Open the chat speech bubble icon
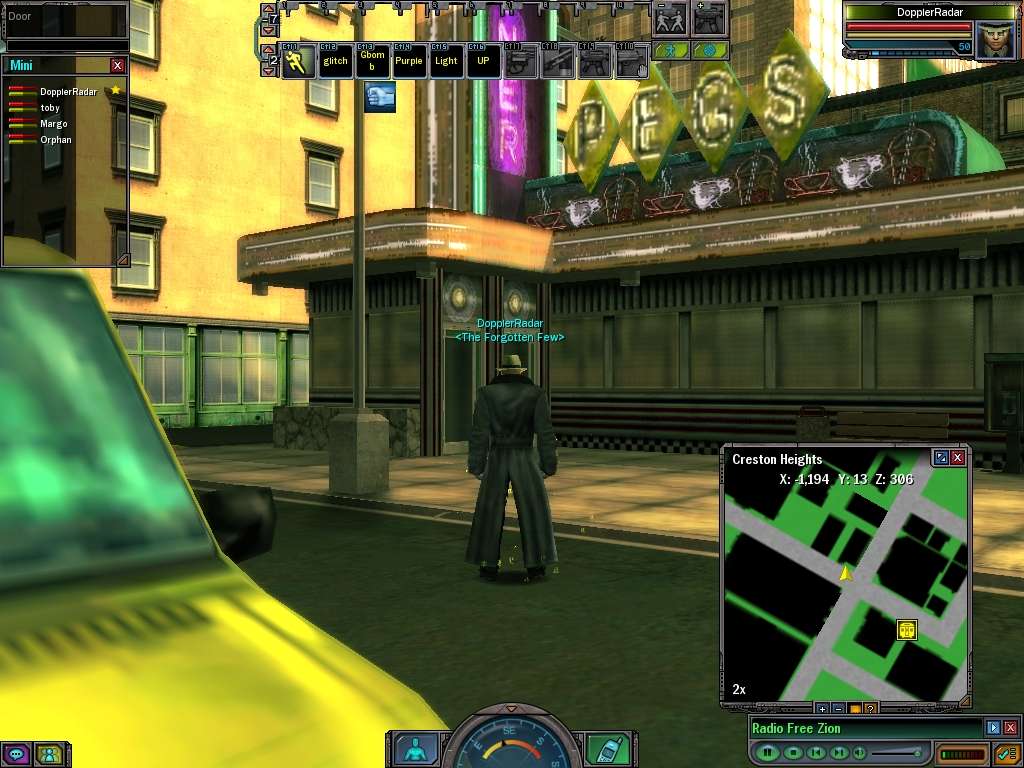Image resolution: width=1024 pixels, height=768 pixels. click(16, 753)
